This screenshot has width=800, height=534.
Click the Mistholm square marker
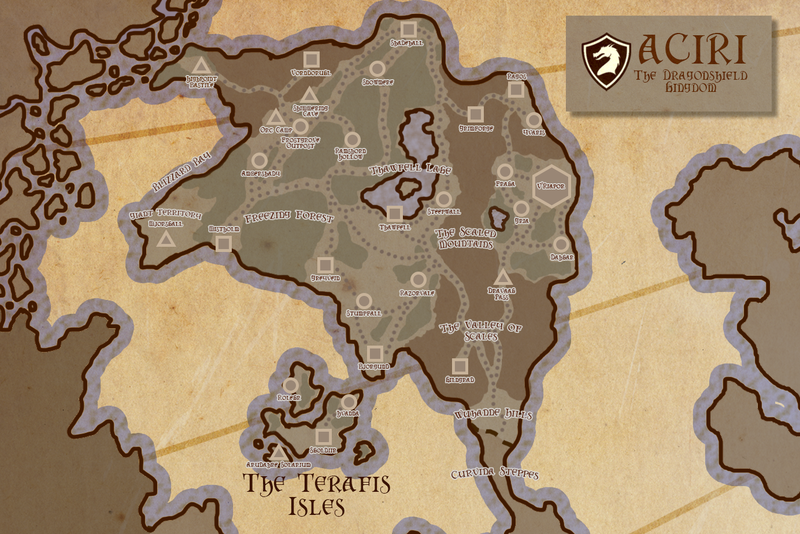pos(224,242)
